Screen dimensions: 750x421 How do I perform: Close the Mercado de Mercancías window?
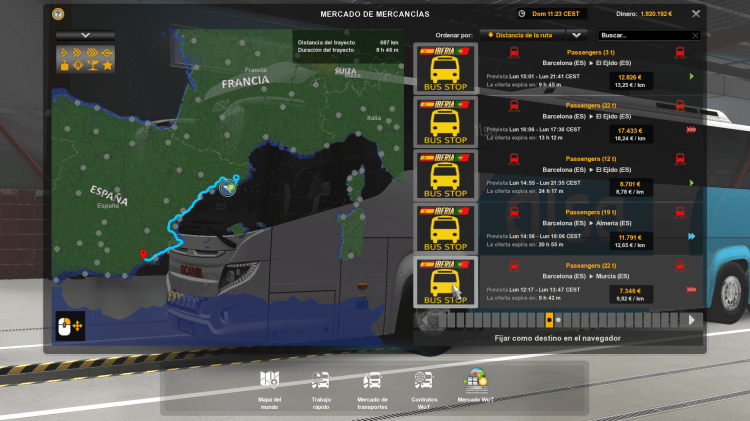(694, 14)
